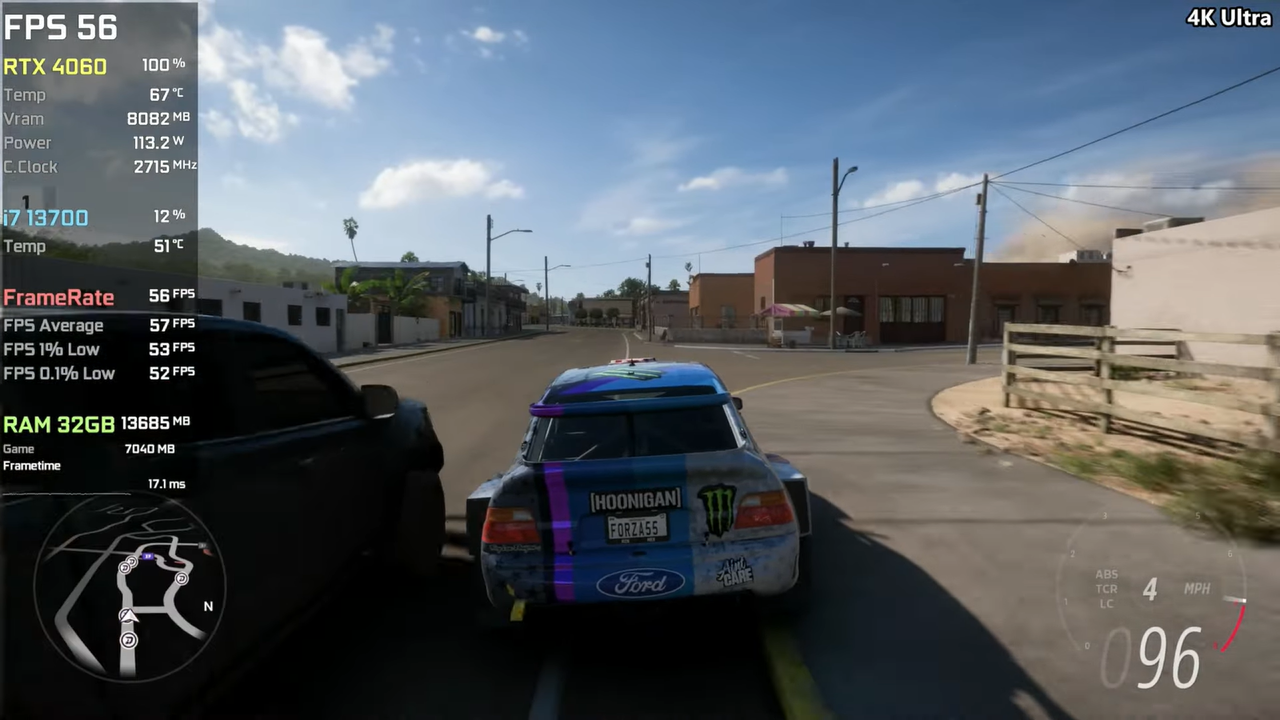Click the purple marker on the minimap
The image size is (1280, 720).
148,556
